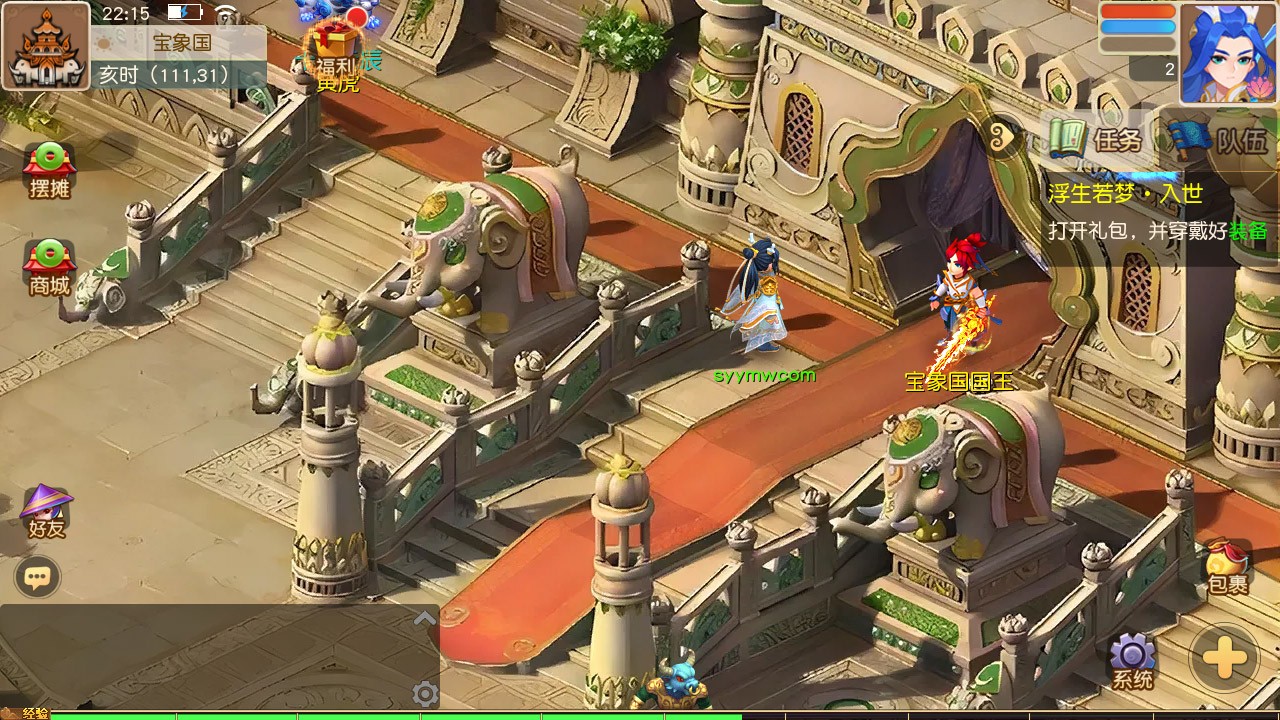The height and width of the screenshot is (720, 1280).
Task: Collapse the quest tracker arrow button
Action: pos(1005,138)
